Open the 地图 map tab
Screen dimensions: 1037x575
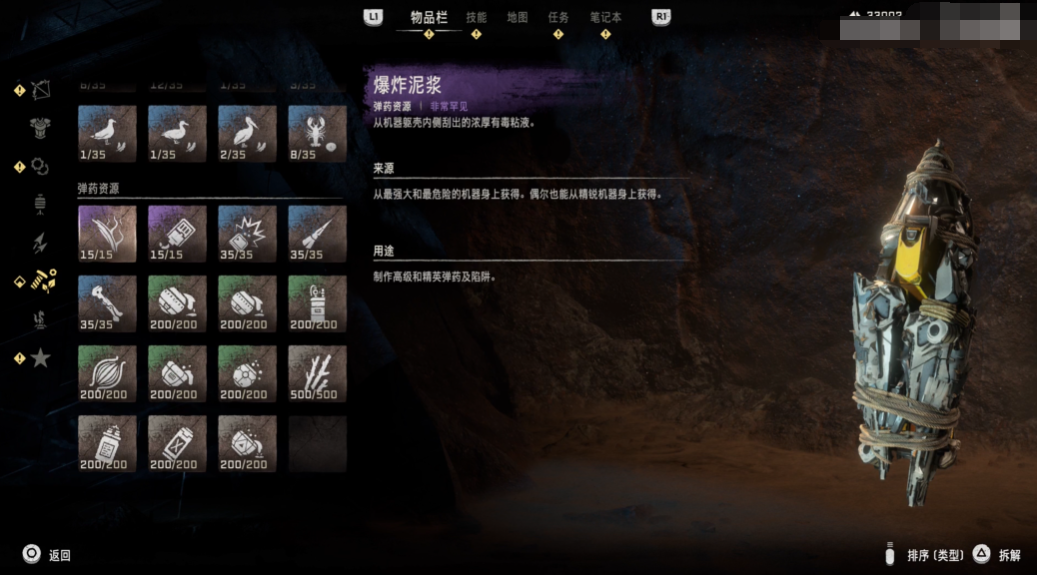[517, 17]
